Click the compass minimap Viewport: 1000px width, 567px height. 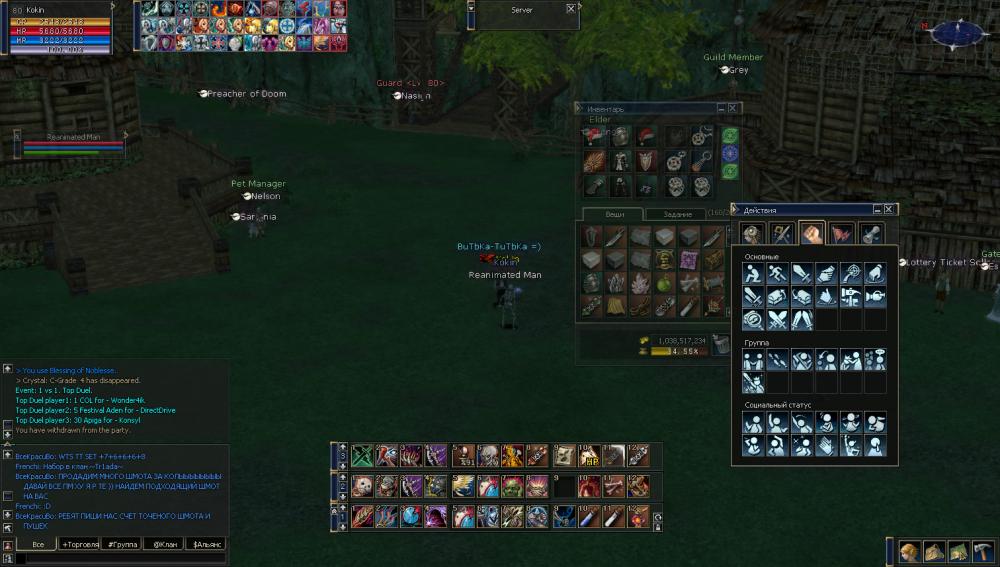(957, 33)
